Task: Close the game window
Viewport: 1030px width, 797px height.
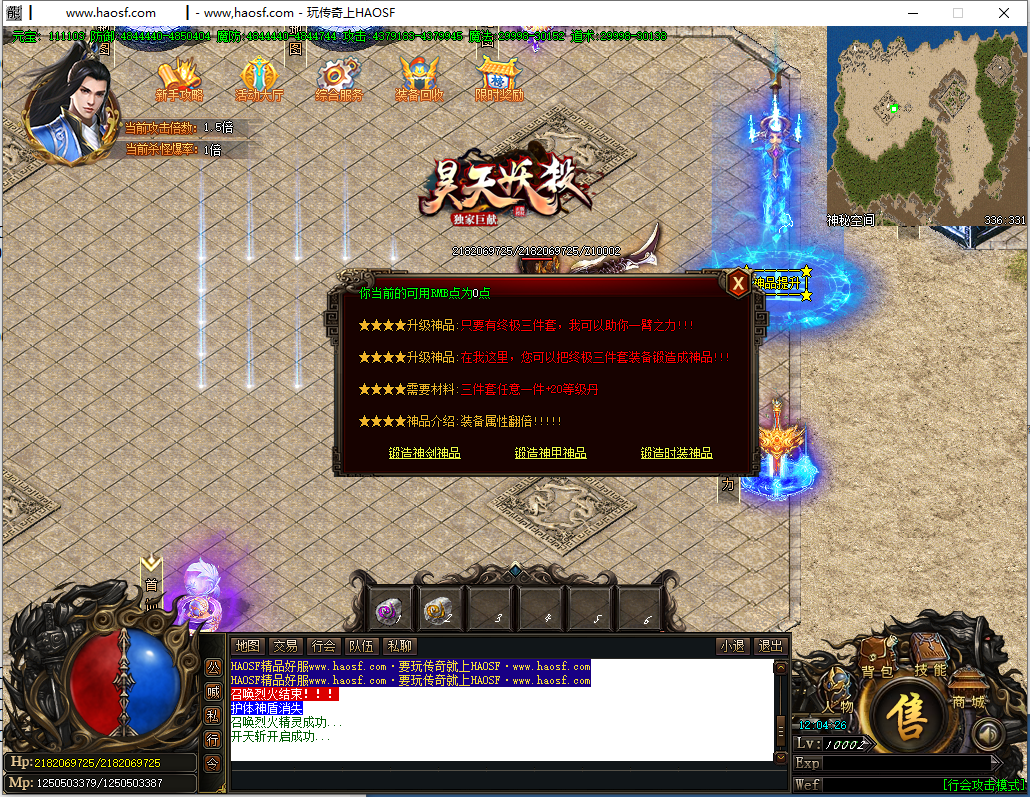Action: (x=1003, y=13)
